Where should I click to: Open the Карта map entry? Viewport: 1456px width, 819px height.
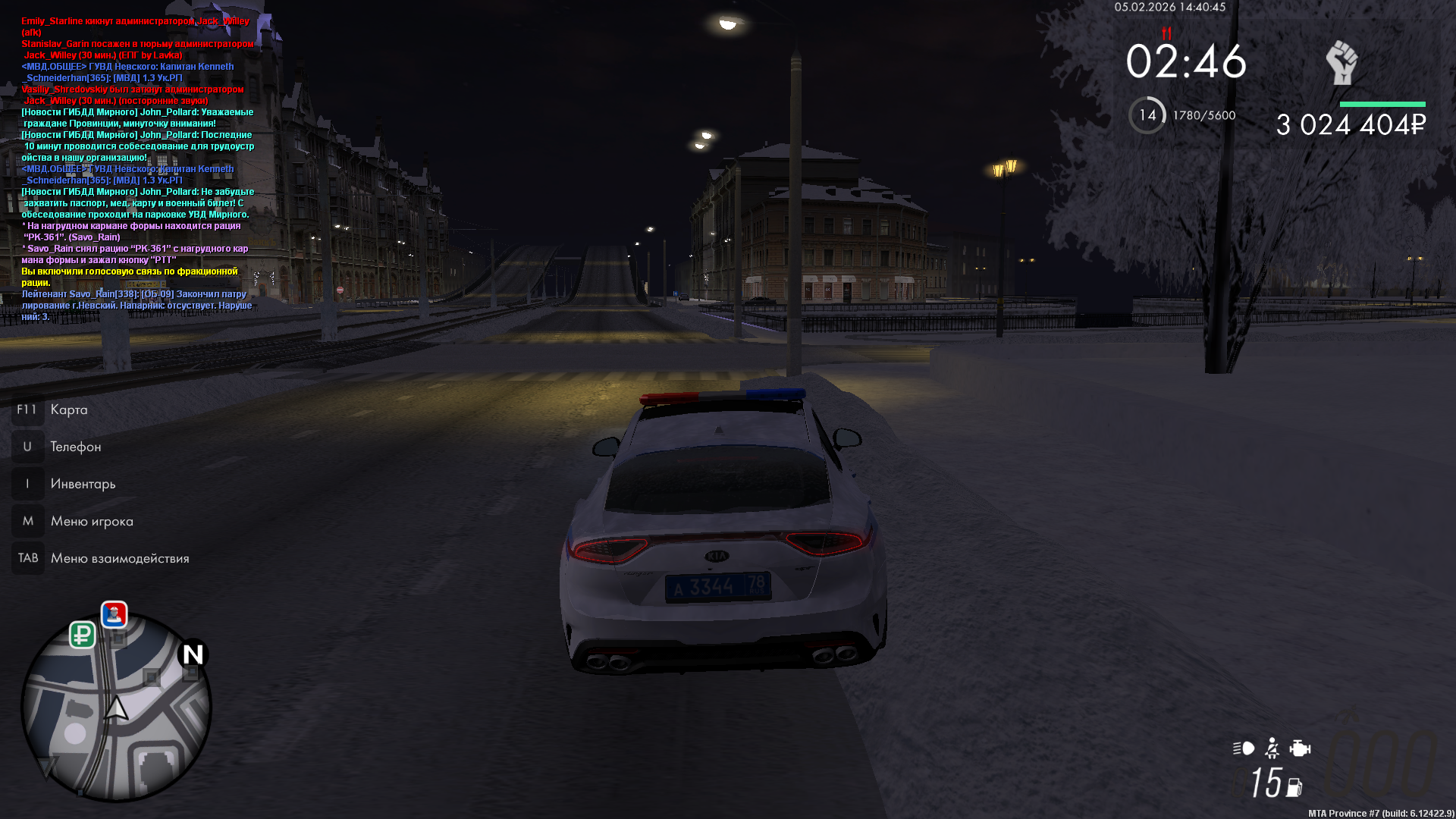click(x=68, y=409)
